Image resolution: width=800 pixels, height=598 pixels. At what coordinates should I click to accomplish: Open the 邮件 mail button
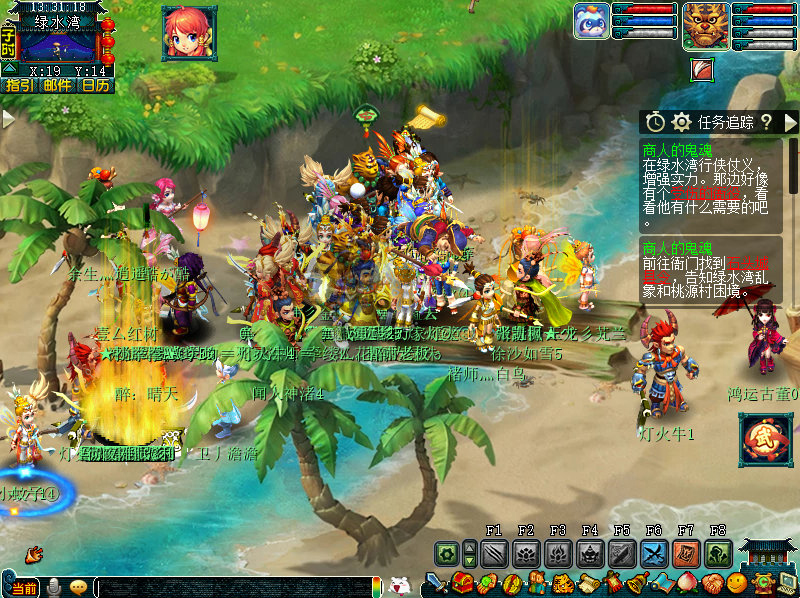click(x=56, y=86)
